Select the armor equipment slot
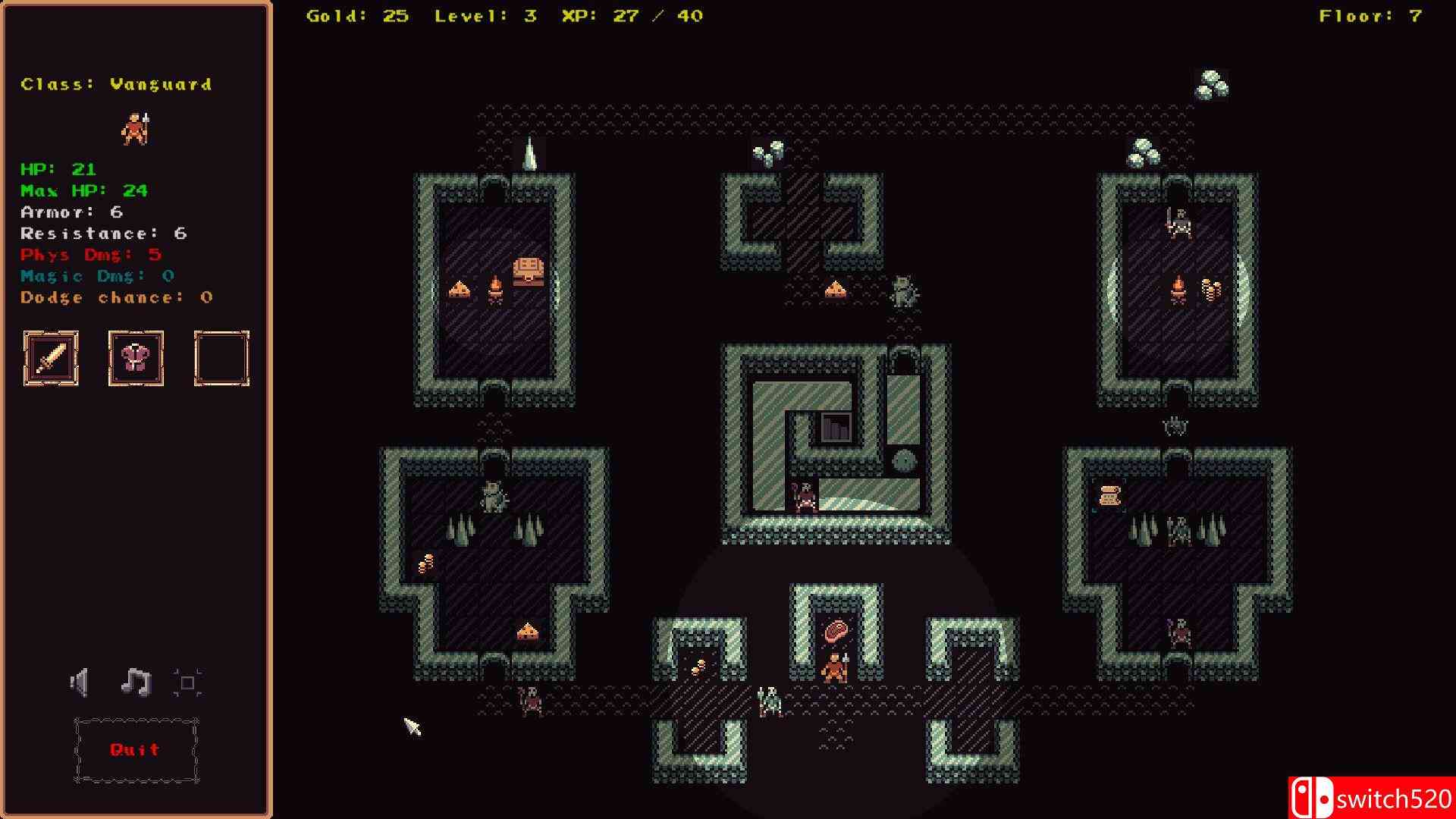 click(x=136, y=358)
